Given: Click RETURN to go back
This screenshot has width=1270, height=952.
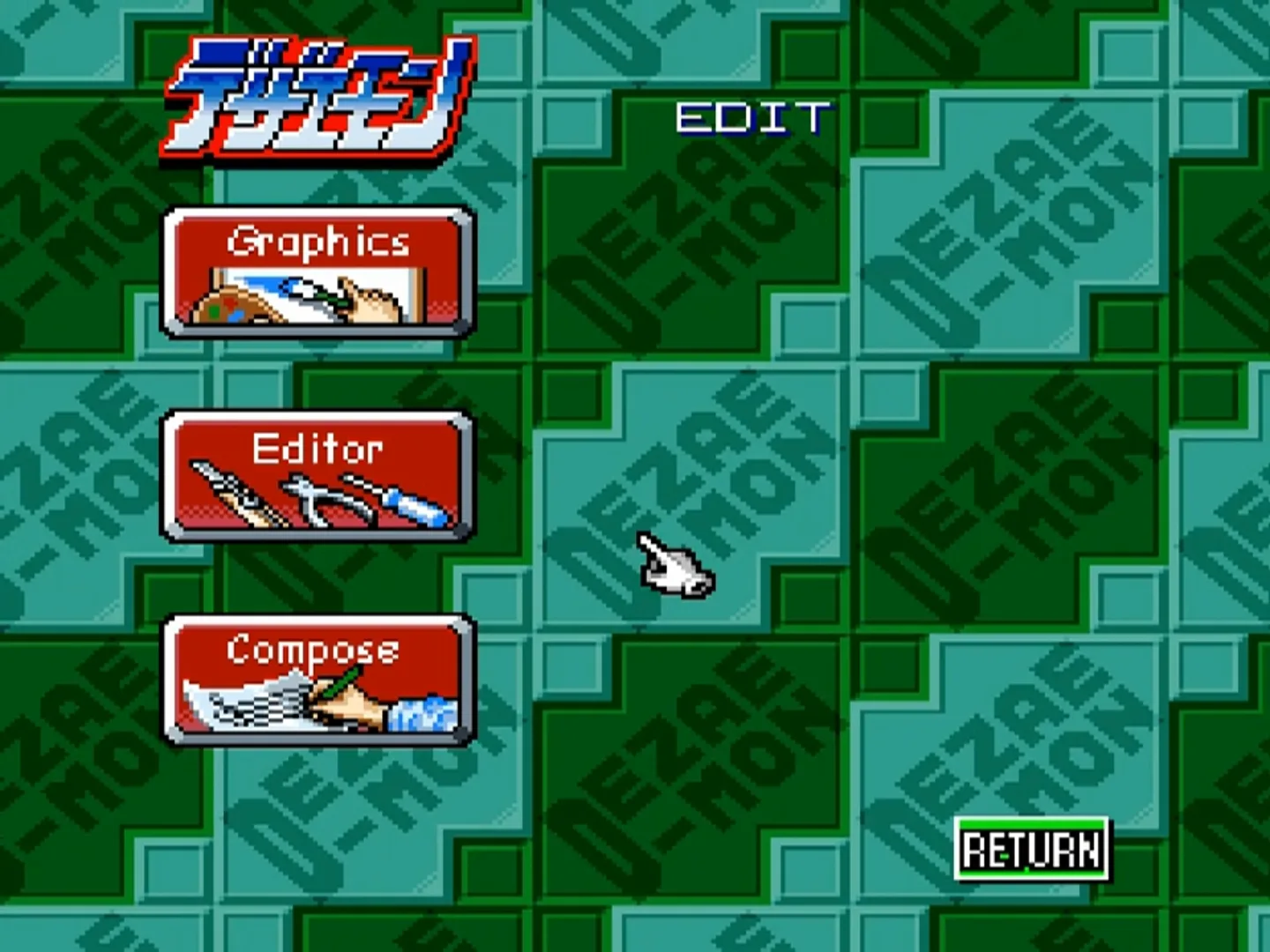Looking at the screenshot, I should (1030, 851).
